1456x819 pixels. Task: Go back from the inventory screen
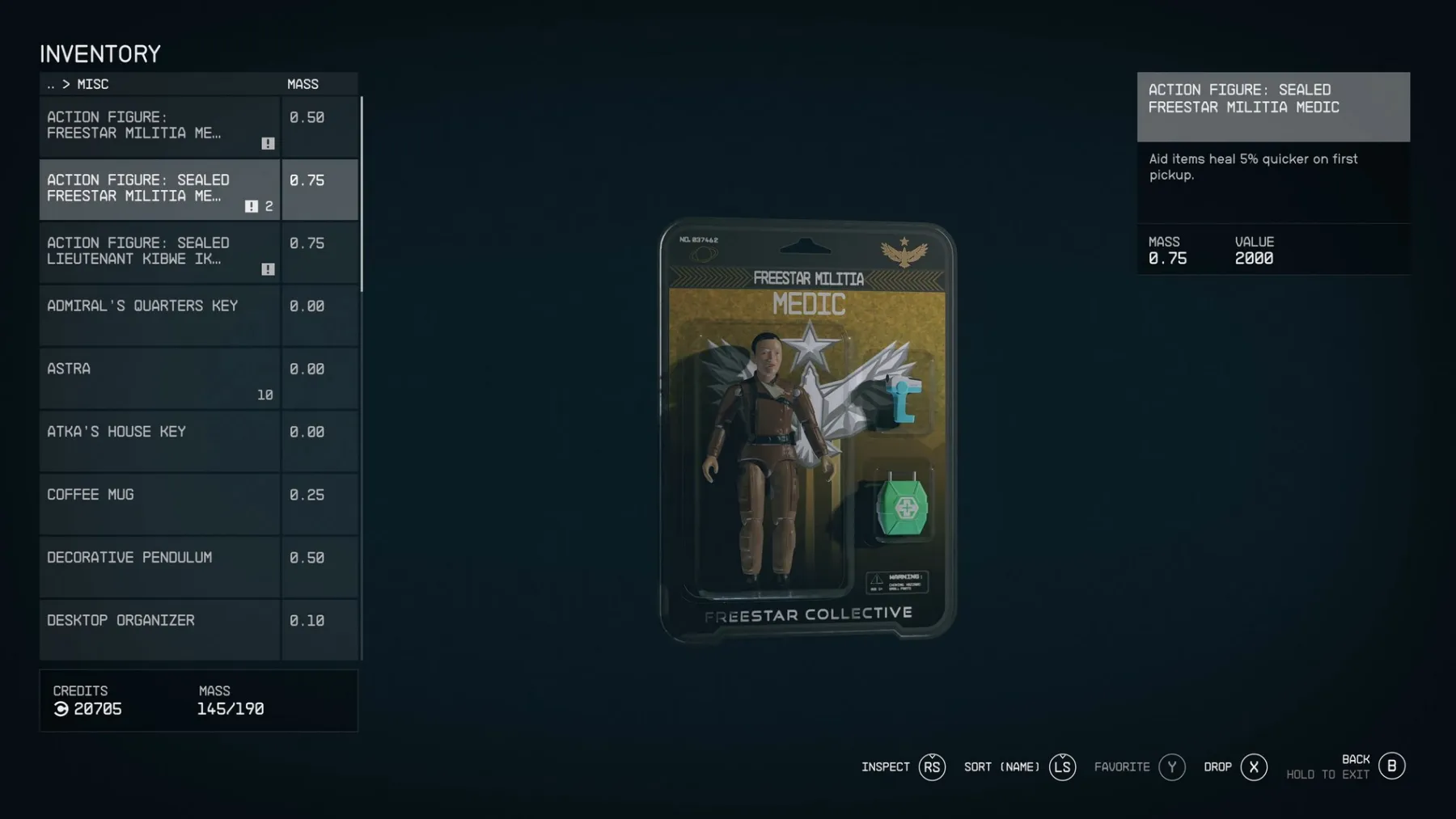coord(1391,766)
